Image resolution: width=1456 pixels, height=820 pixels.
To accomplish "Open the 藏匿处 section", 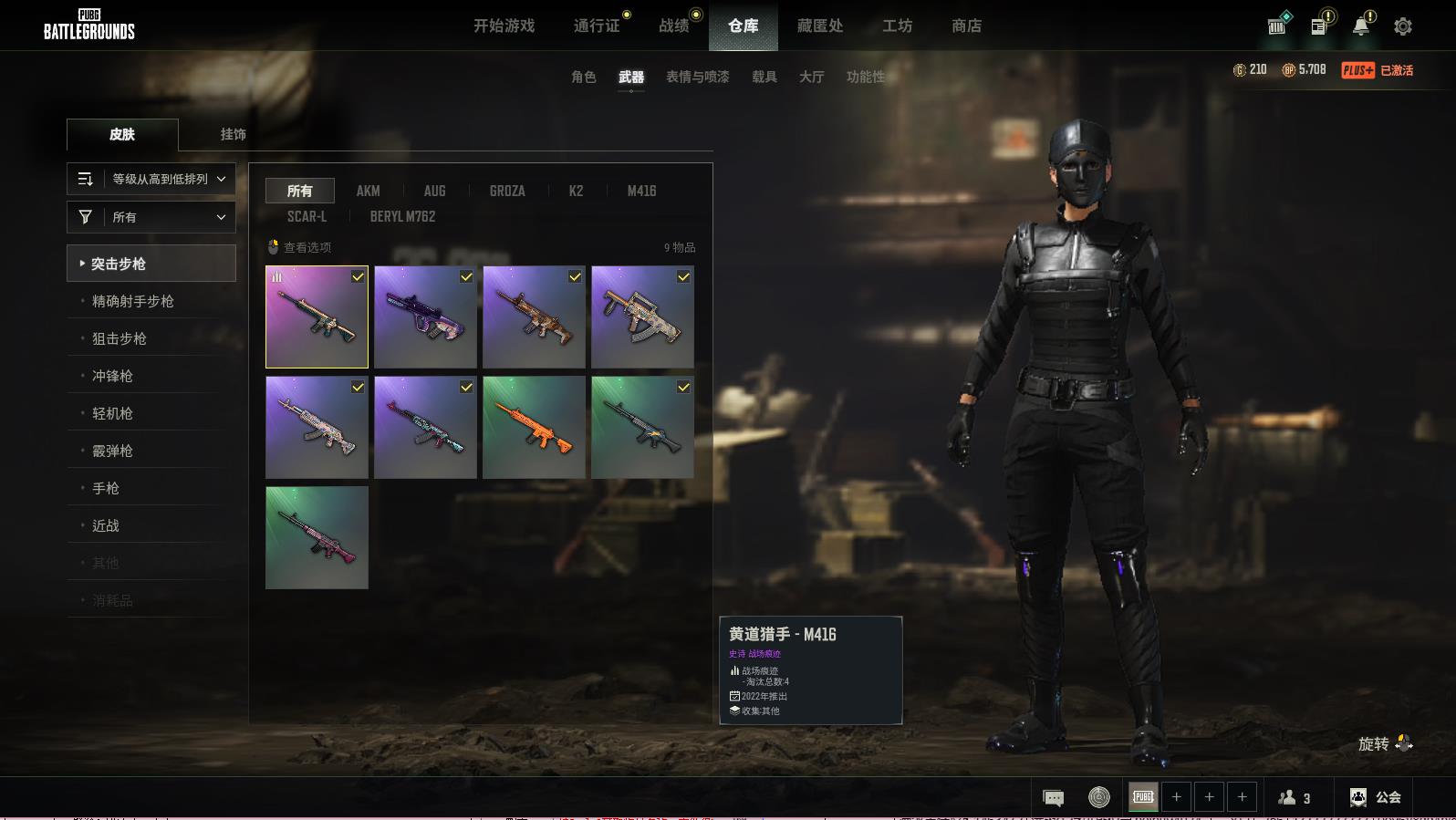I will tap(819, 26).
